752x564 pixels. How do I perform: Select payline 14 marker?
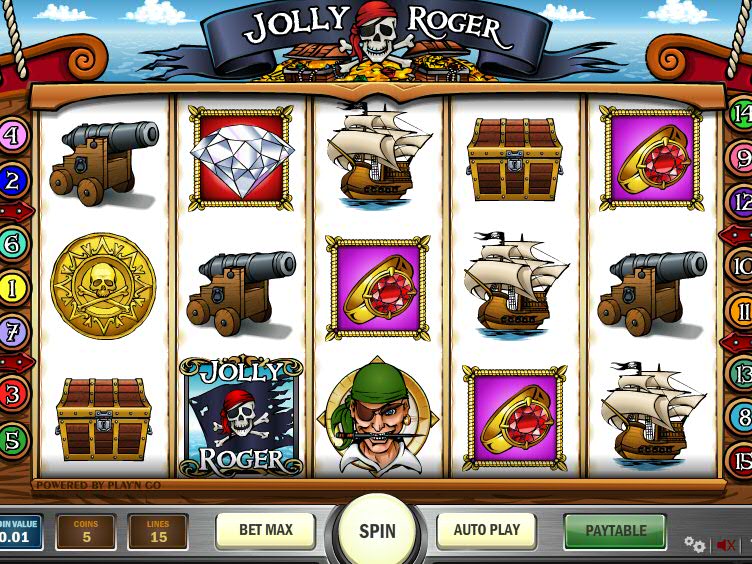[x=741, y=113]
